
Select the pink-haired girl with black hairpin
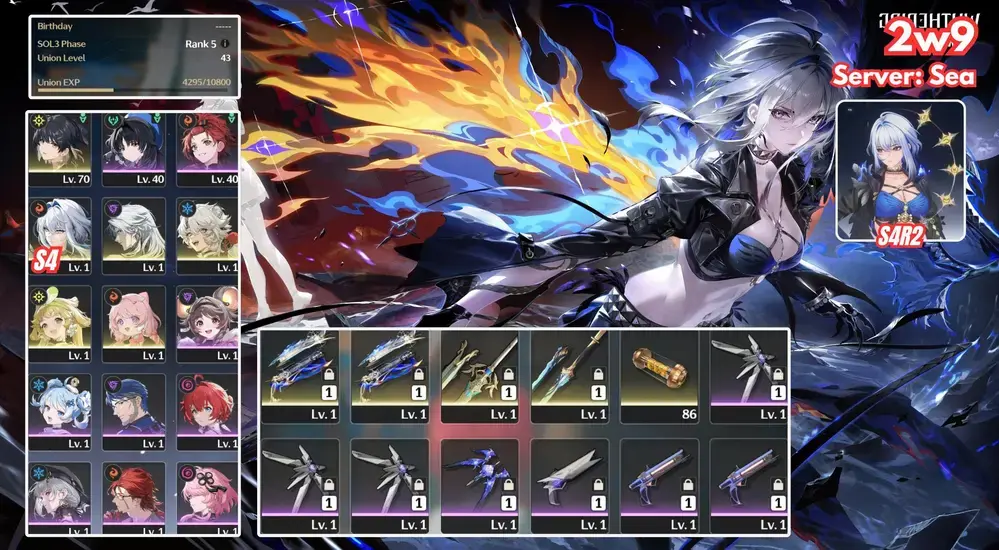[207, 497]
